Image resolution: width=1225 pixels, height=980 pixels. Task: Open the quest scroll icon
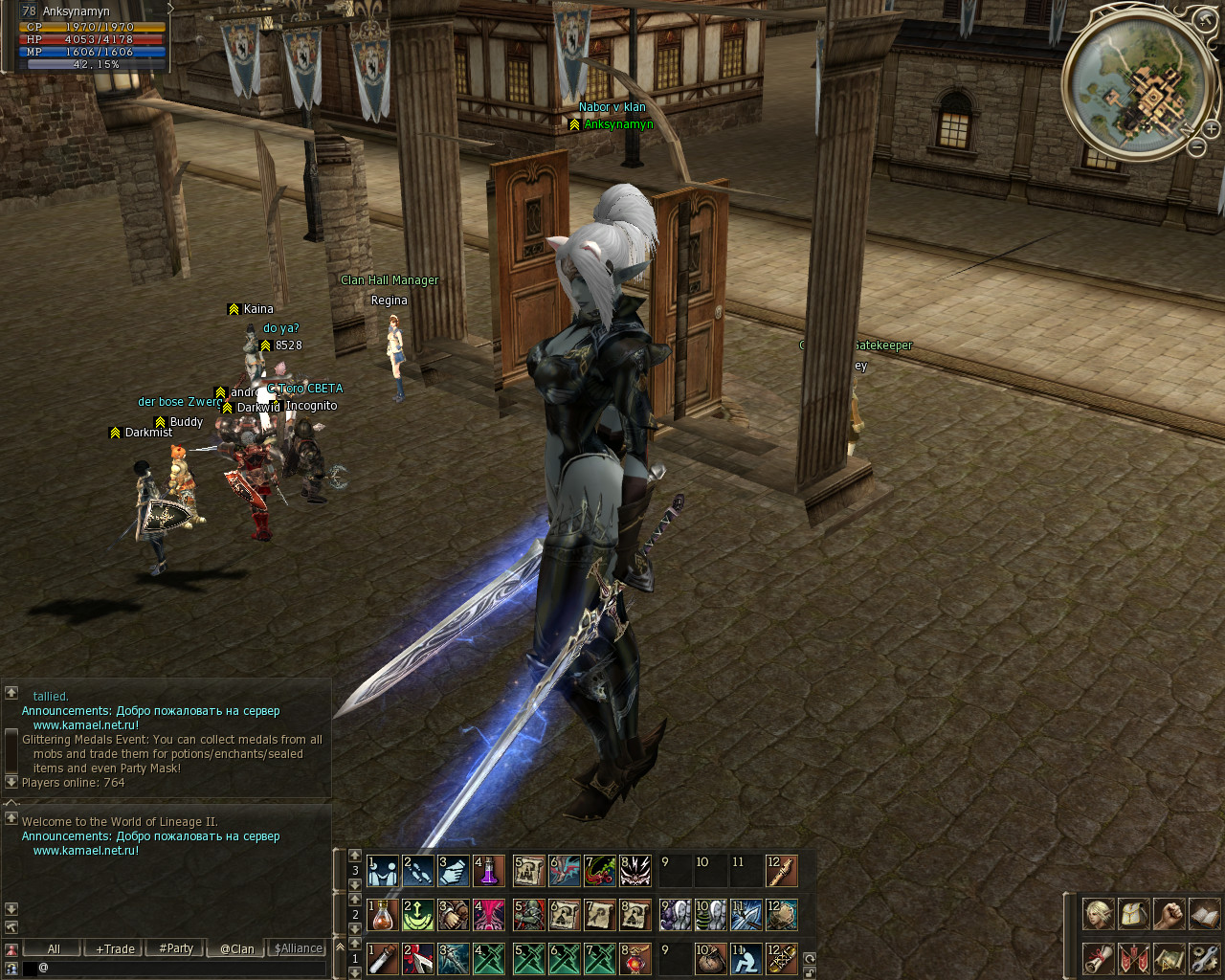pyautogui.click(x=1098, y=958)
